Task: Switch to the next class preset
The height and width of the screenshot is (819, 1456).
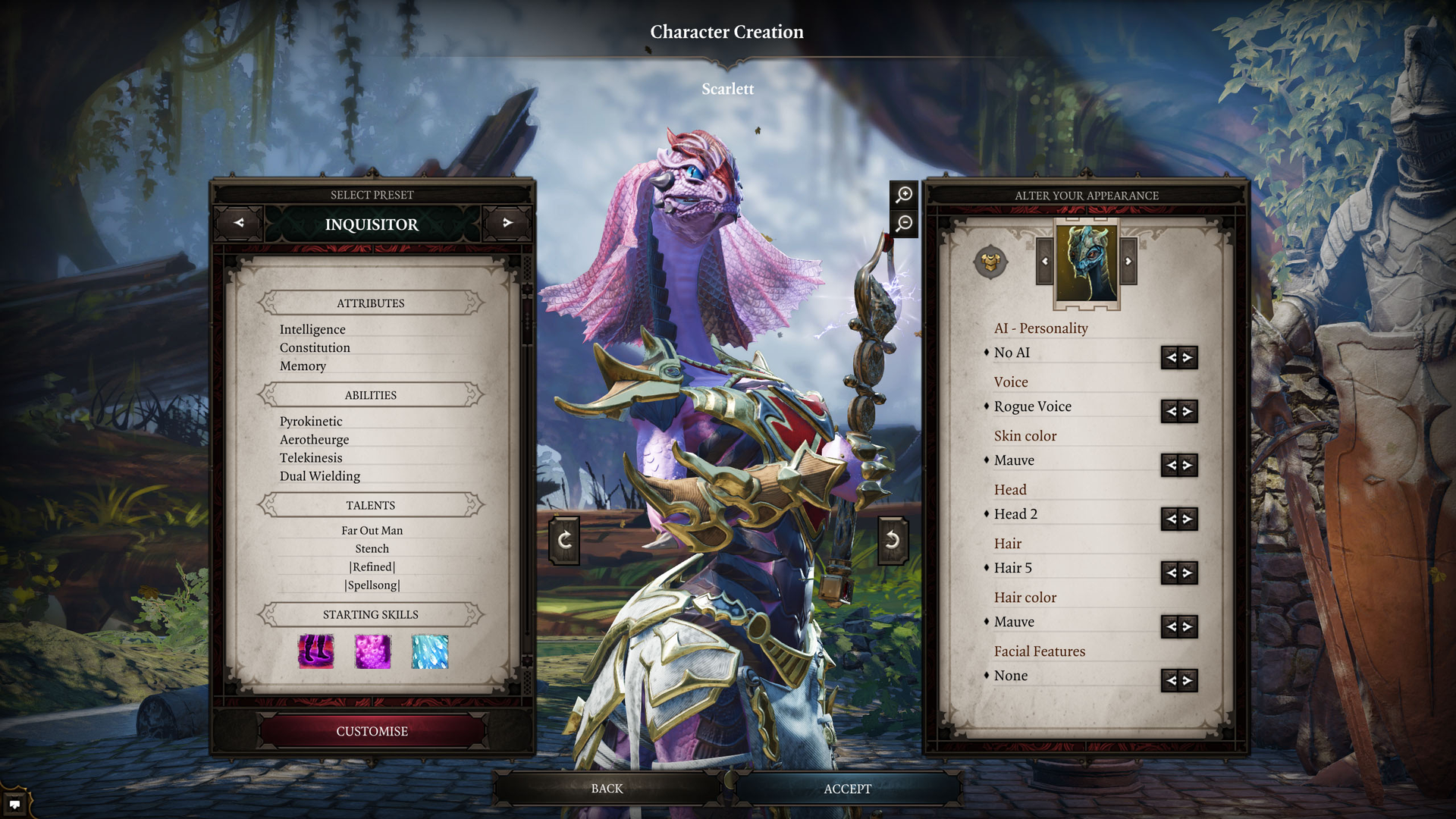Action: pyautogui.click(x=507, y=223)
